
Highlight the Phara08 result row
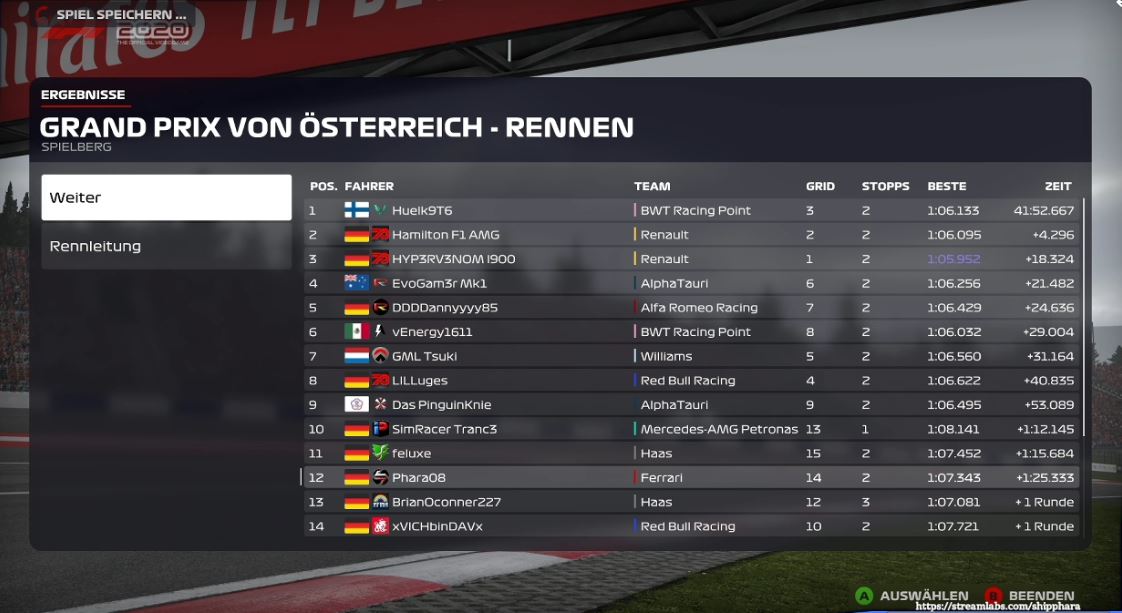690,478
